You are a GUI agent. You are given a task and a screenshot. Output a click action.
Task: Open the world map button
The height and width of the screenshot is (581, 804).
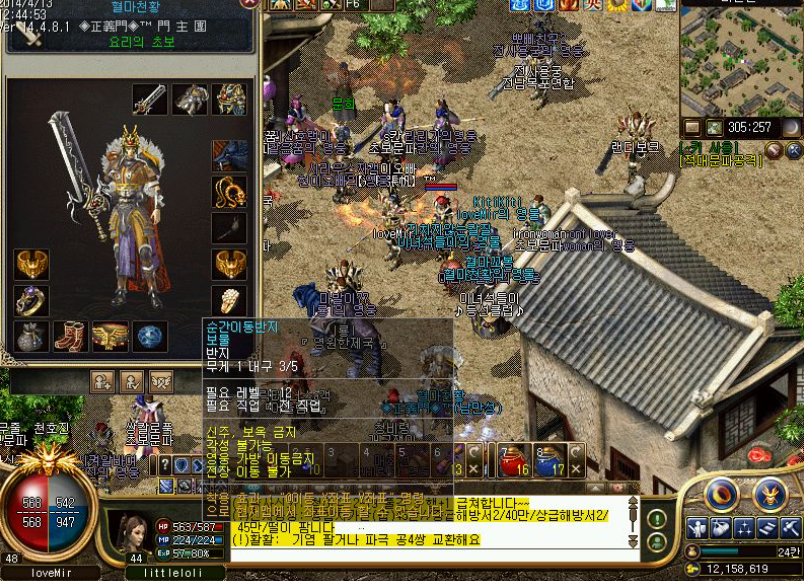click(714, 127)
